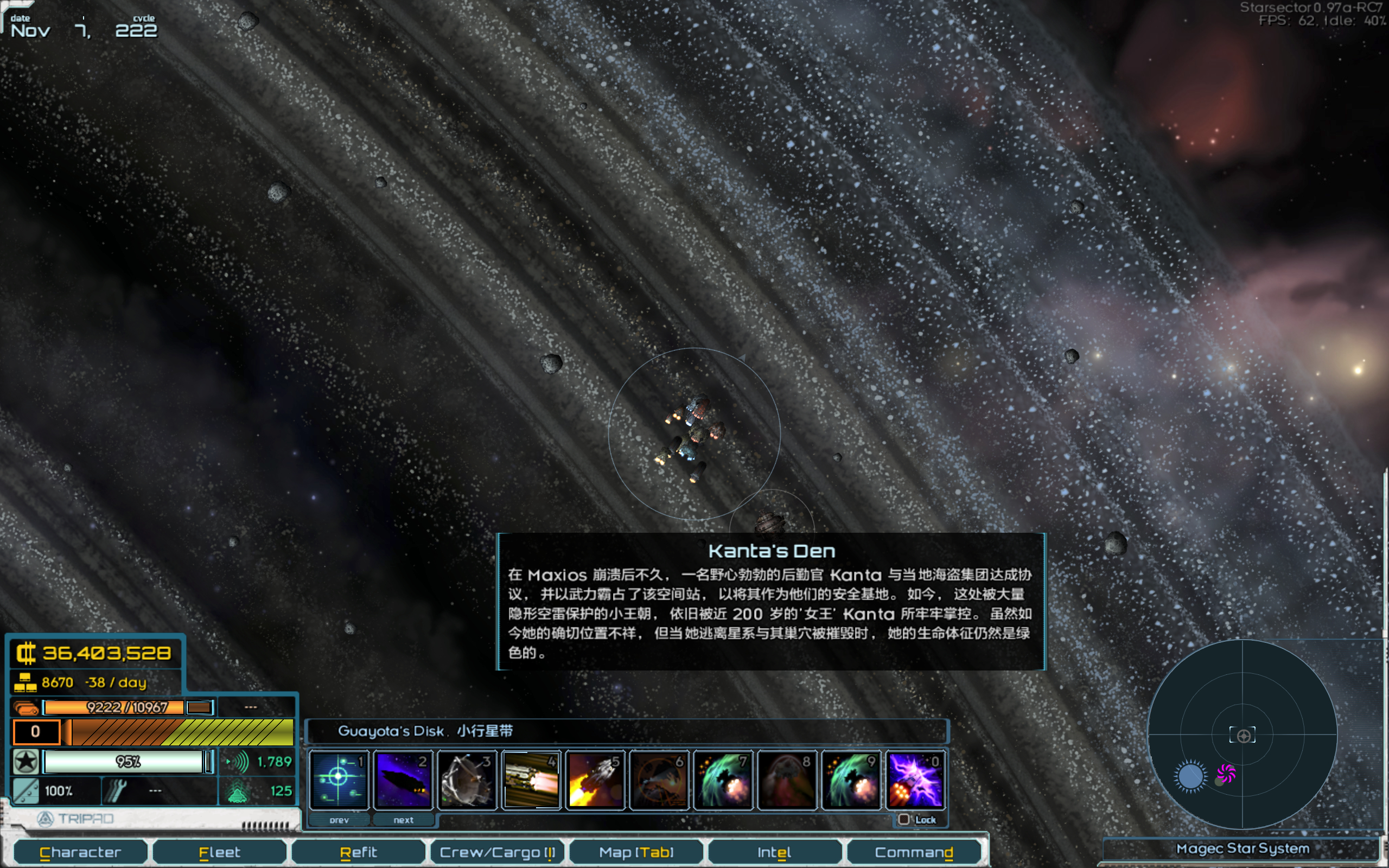Click the Magec system minimap
Screen dimensions: 1389x868
coord(1242,734)
